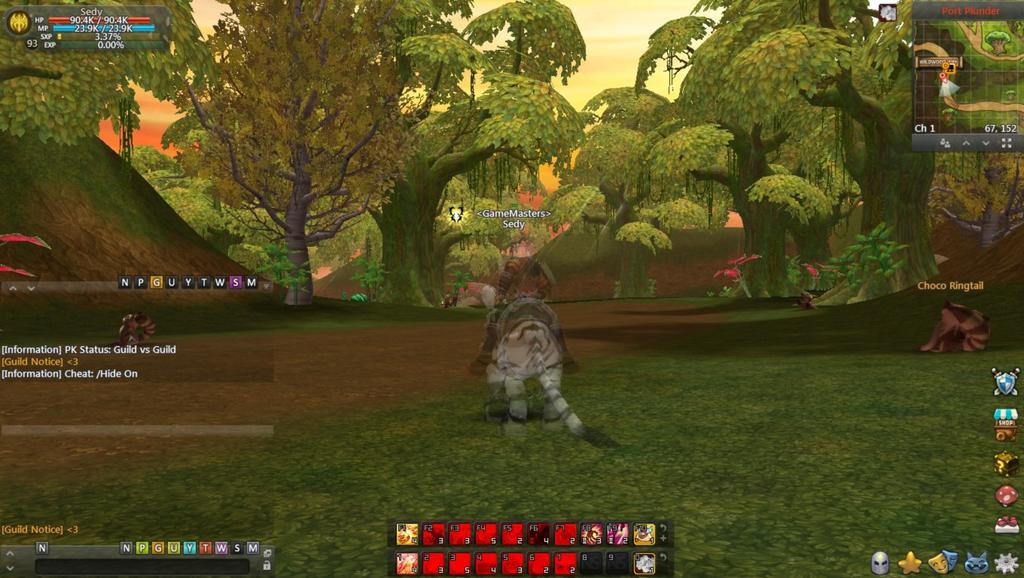Click the minimap's people icon button

coord(944,143)
